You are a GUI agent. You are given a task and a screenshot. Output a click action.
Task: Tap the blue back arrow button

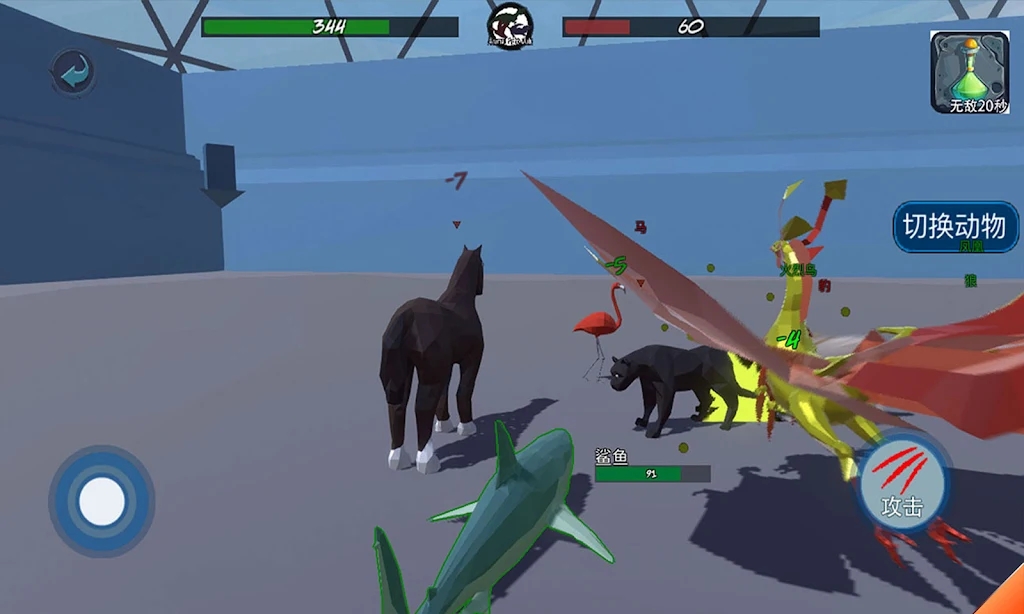coord(73,73)
